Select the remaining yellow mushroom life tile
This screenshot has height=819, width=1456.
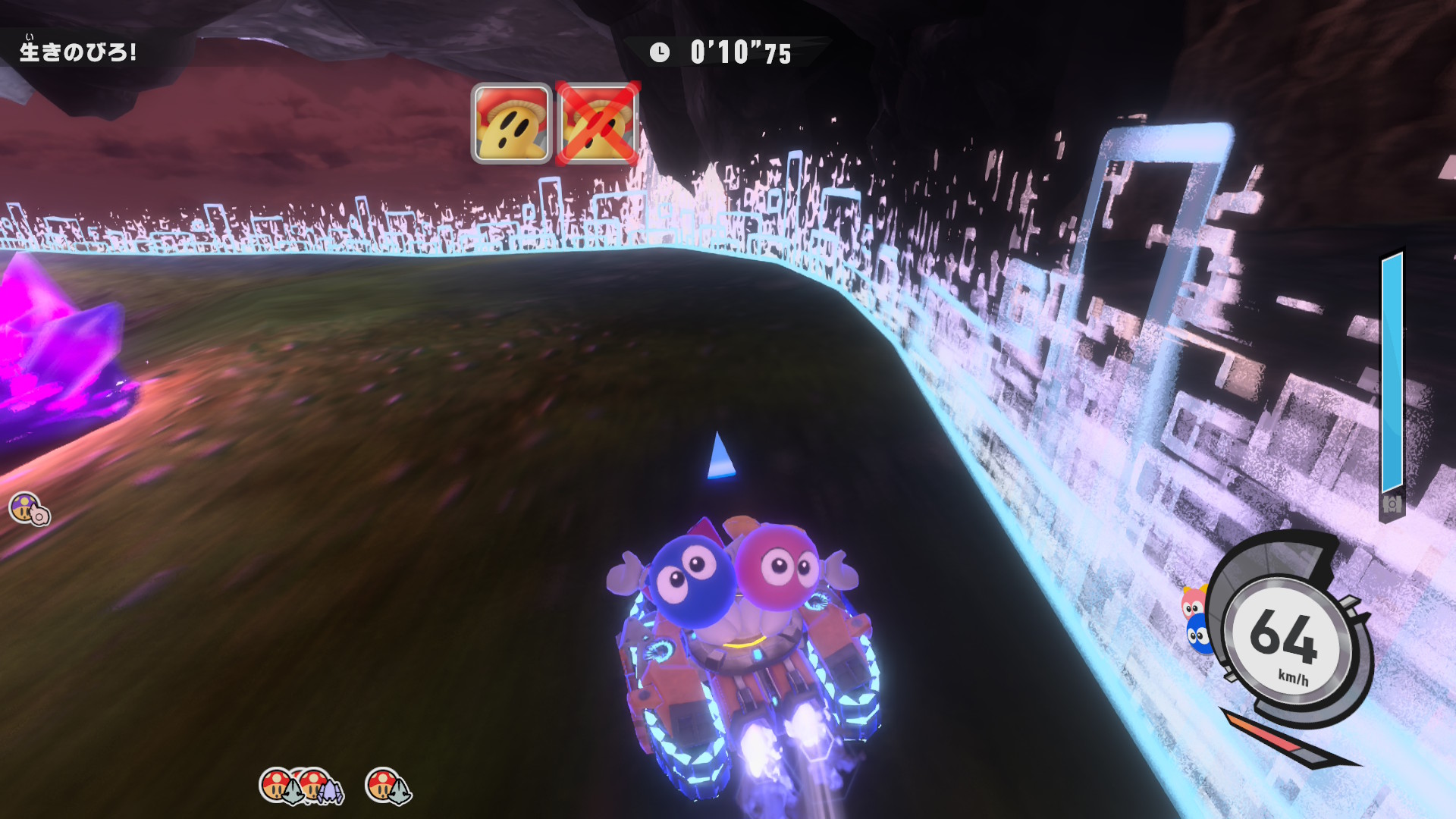coord(511,124)
